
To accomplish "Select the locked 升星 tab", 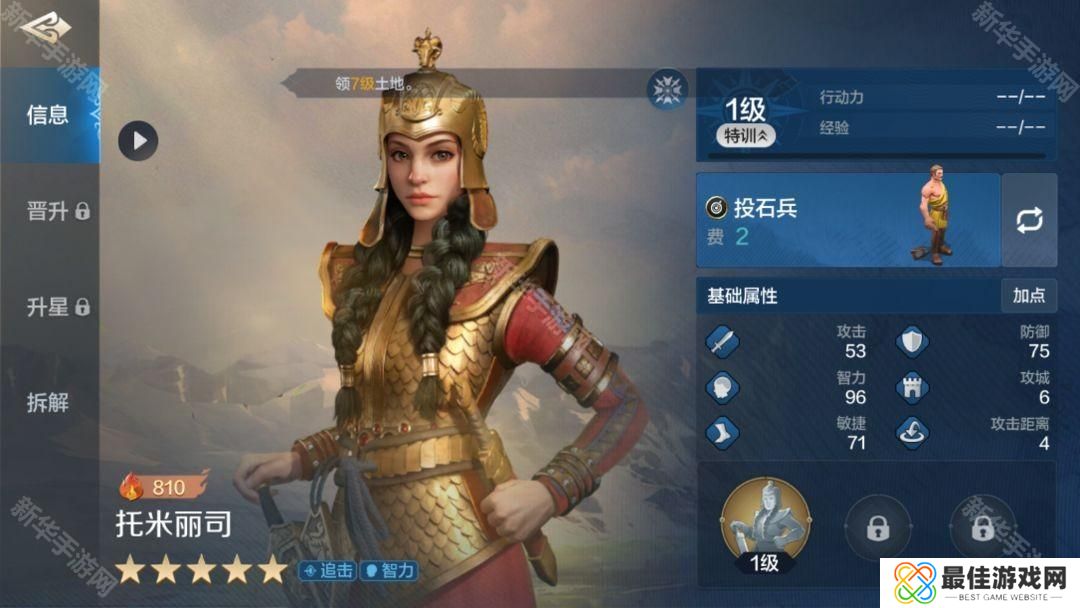I will (56, 307).
